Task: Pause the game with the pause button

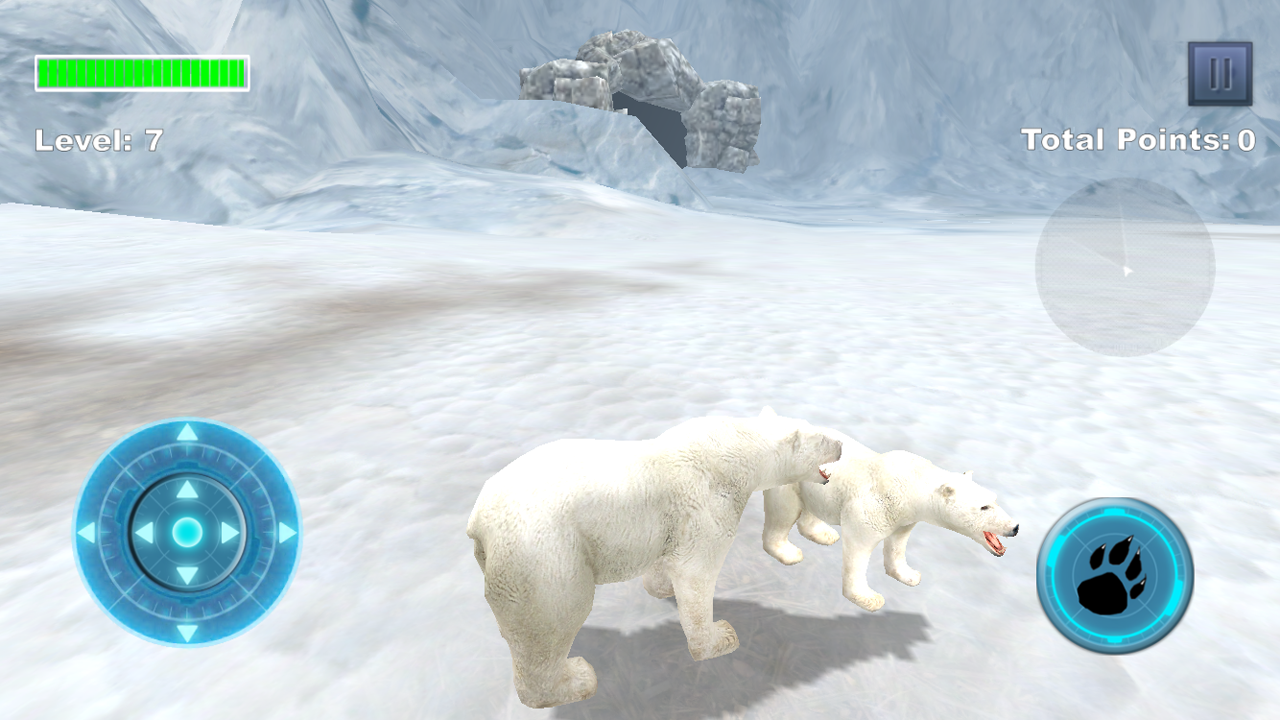Action: coord(1220,74)
